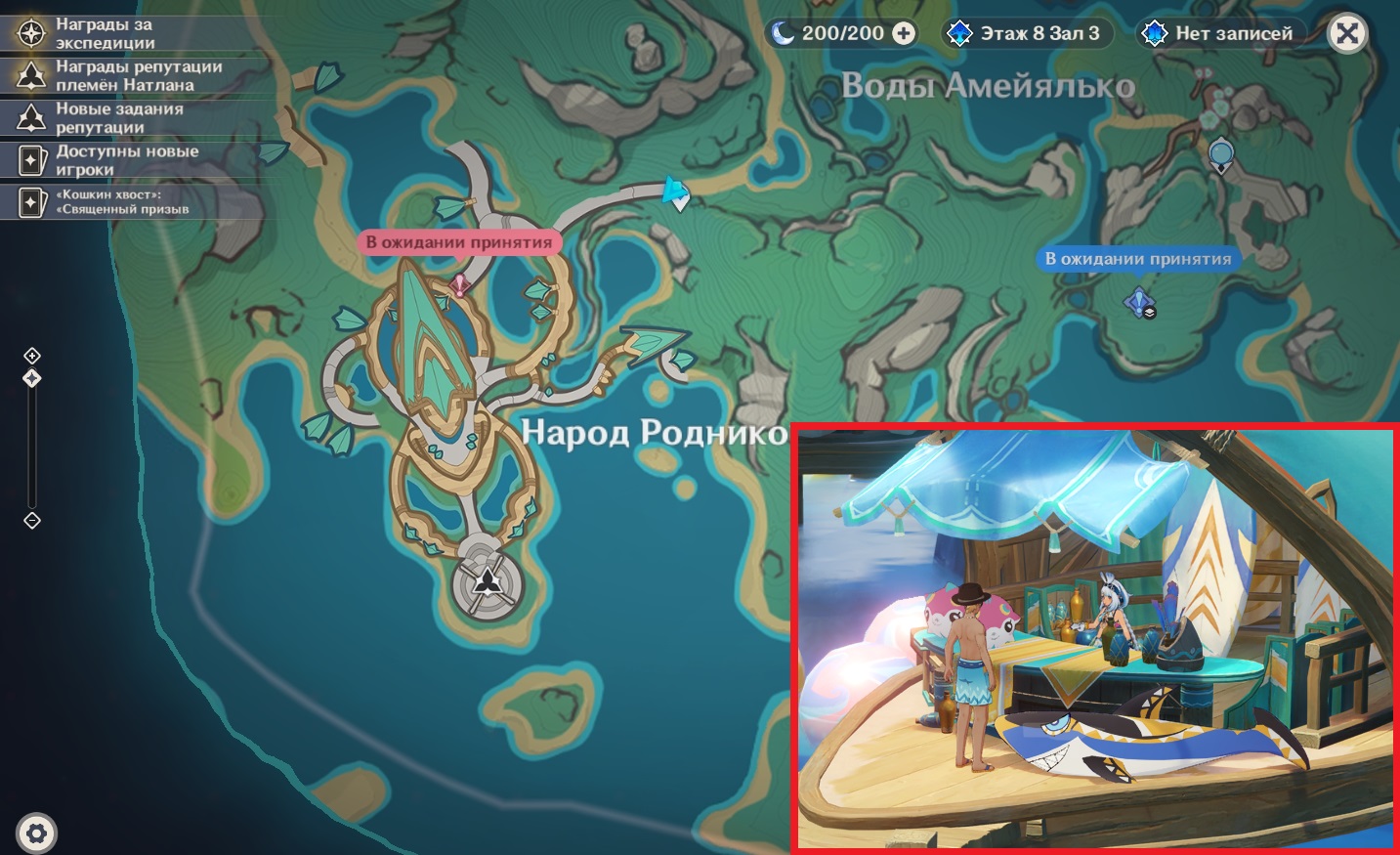Zoom in using the top slider button
This screenshot has height=855, width=1400.
[x=32, y=355]
